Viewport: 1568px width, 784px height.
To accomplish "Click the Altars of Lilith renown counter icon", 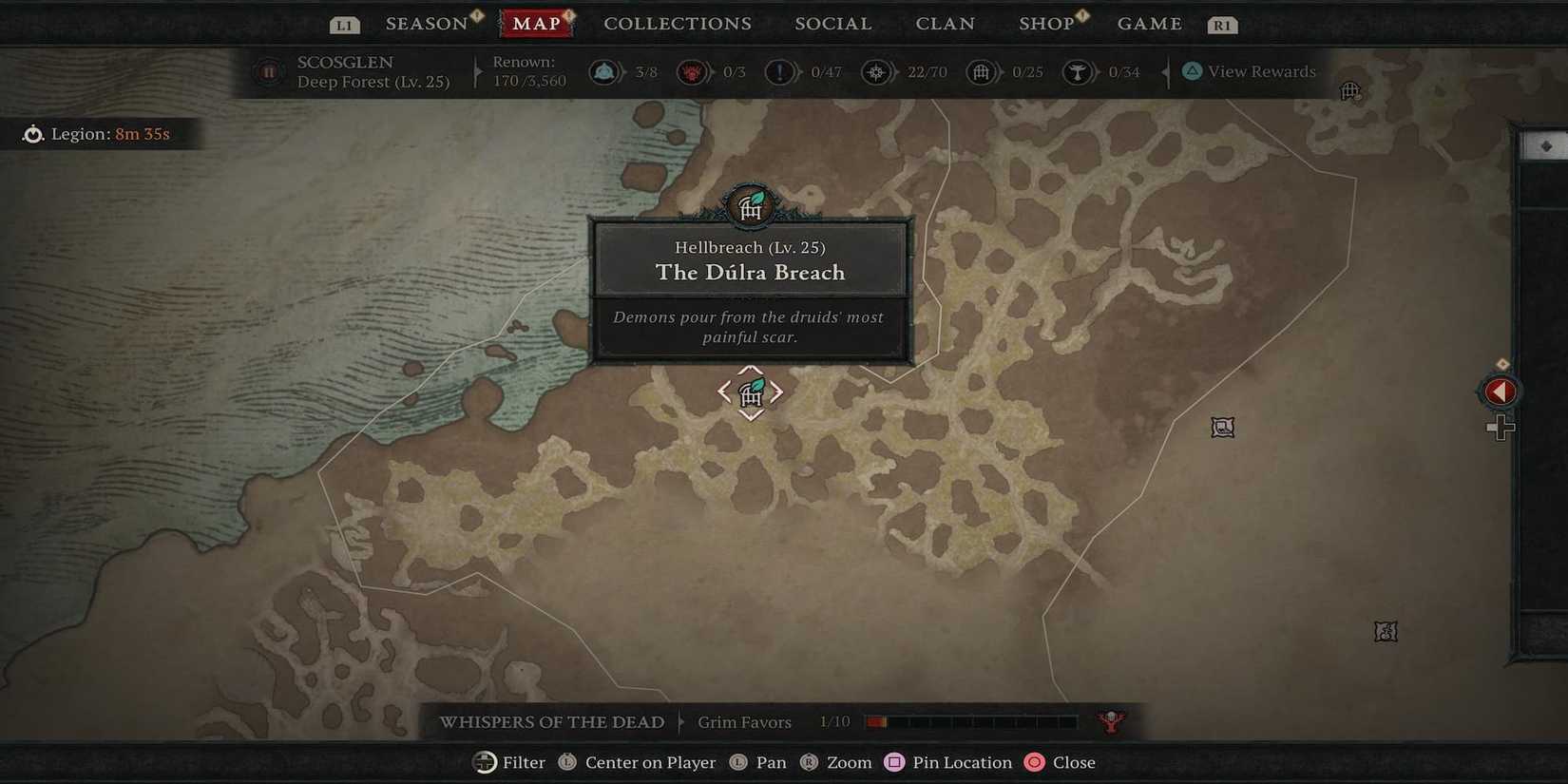I will click(x=604, y=71).
